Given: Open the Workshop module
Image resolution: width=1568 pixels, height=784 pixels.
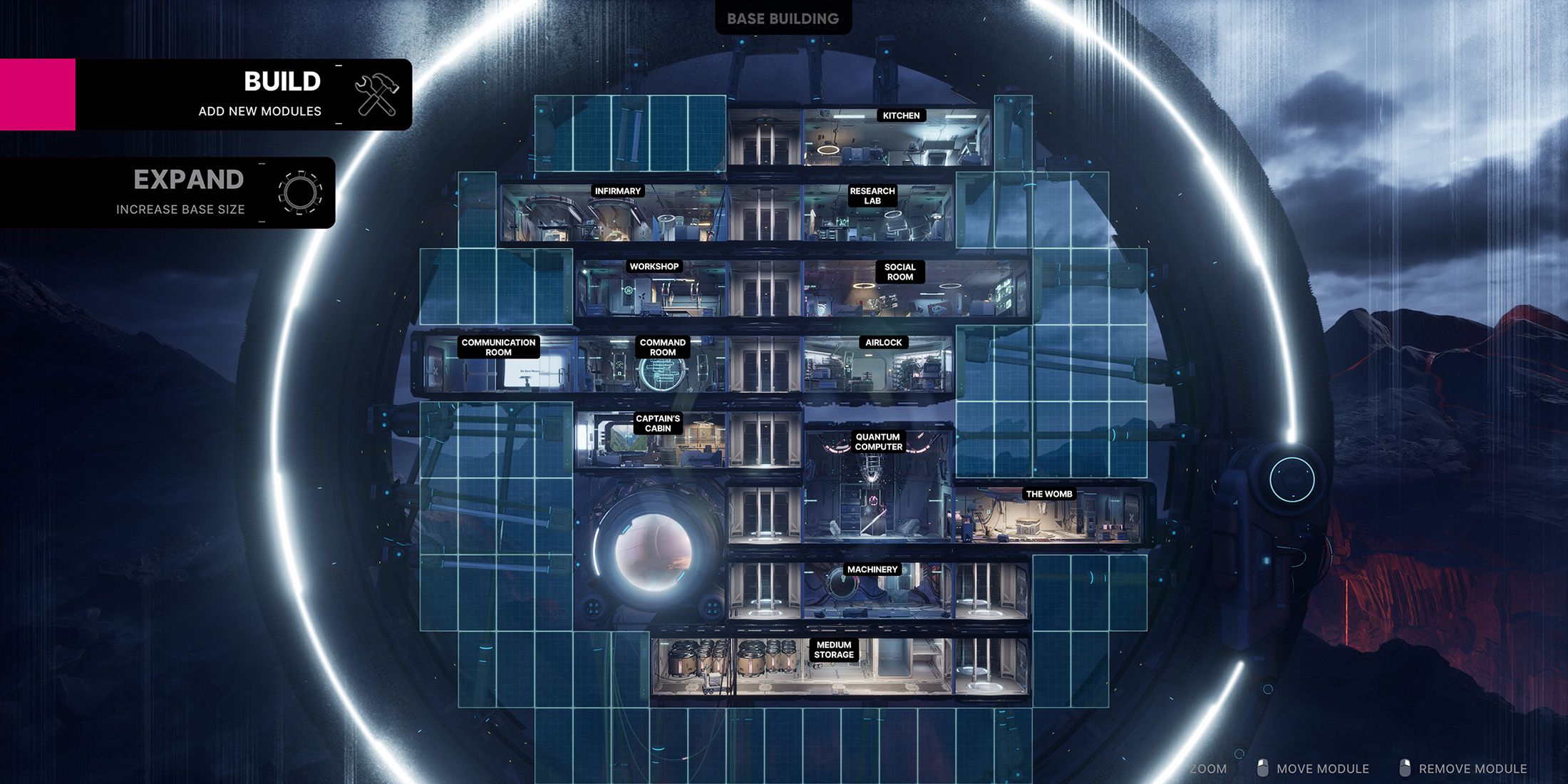Looking at the screenshot, I should tap(655, 265).
